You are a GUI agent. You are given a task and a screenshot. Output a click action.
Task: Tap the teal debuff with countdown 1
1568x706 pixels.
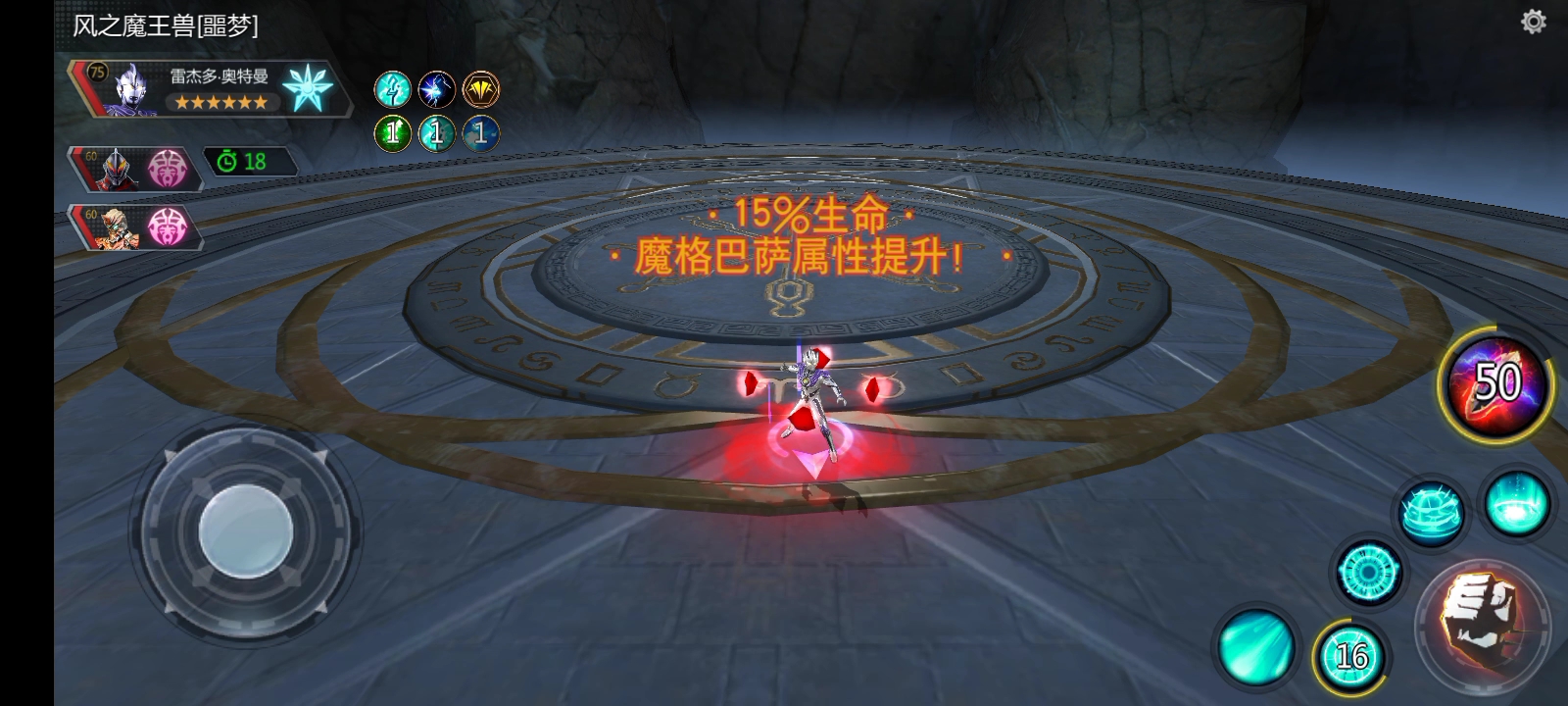[x=435, y=133]
